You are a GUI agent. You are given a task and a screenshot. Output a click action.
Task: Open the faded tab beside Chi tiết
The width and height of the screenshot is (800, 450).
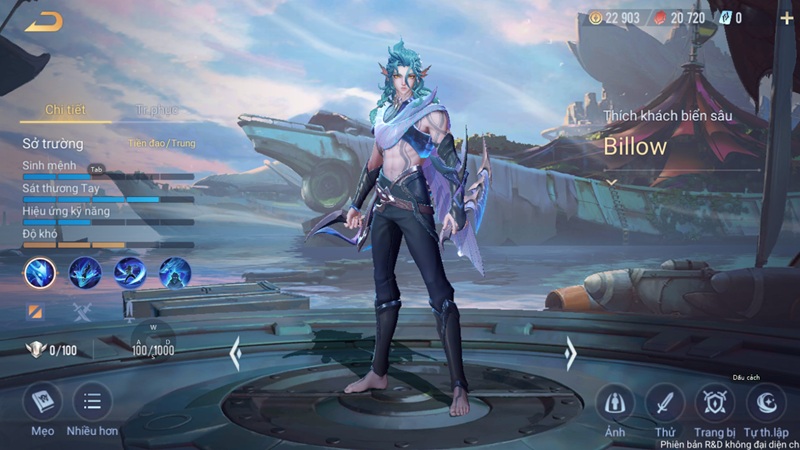156,110
